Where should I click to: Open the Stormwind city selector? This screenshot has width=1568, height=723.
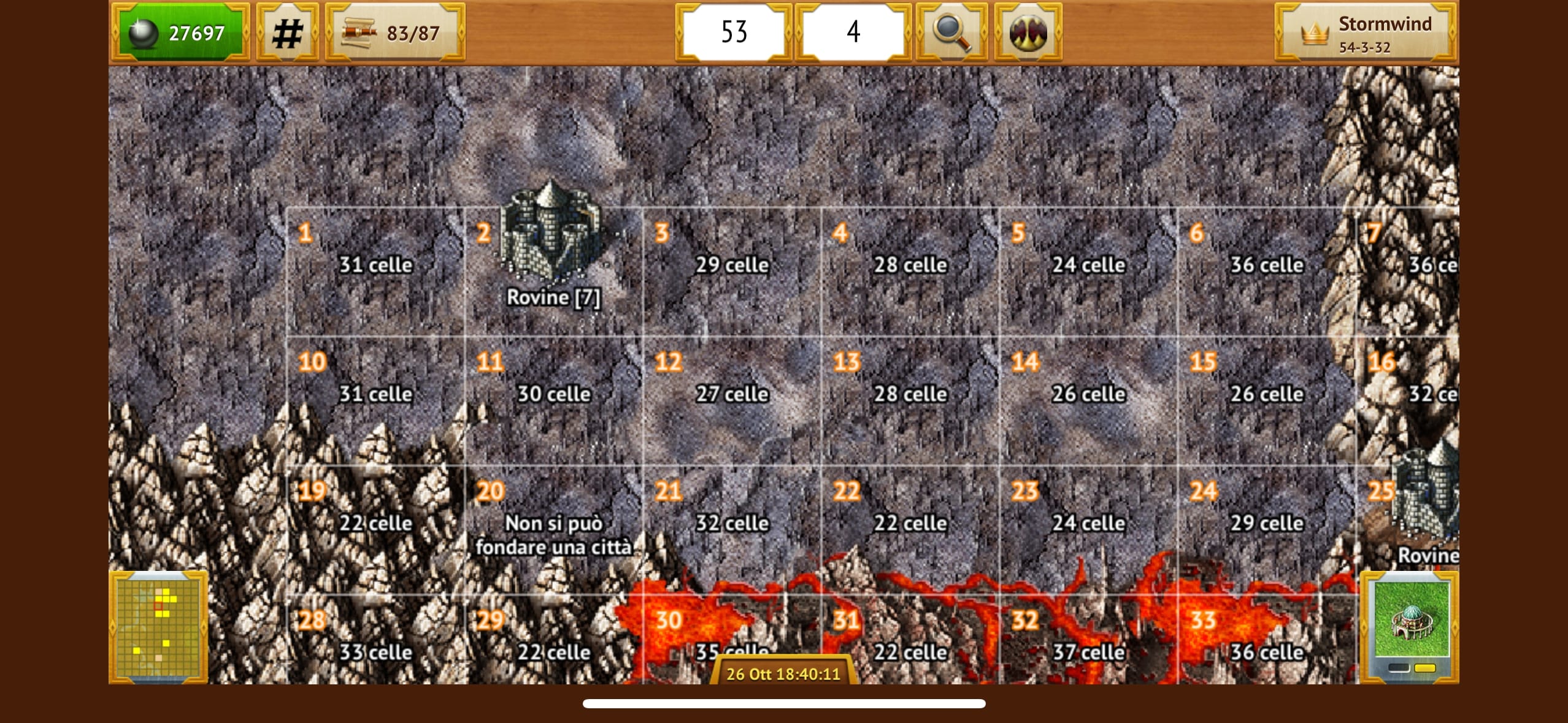click(1366, 33)
